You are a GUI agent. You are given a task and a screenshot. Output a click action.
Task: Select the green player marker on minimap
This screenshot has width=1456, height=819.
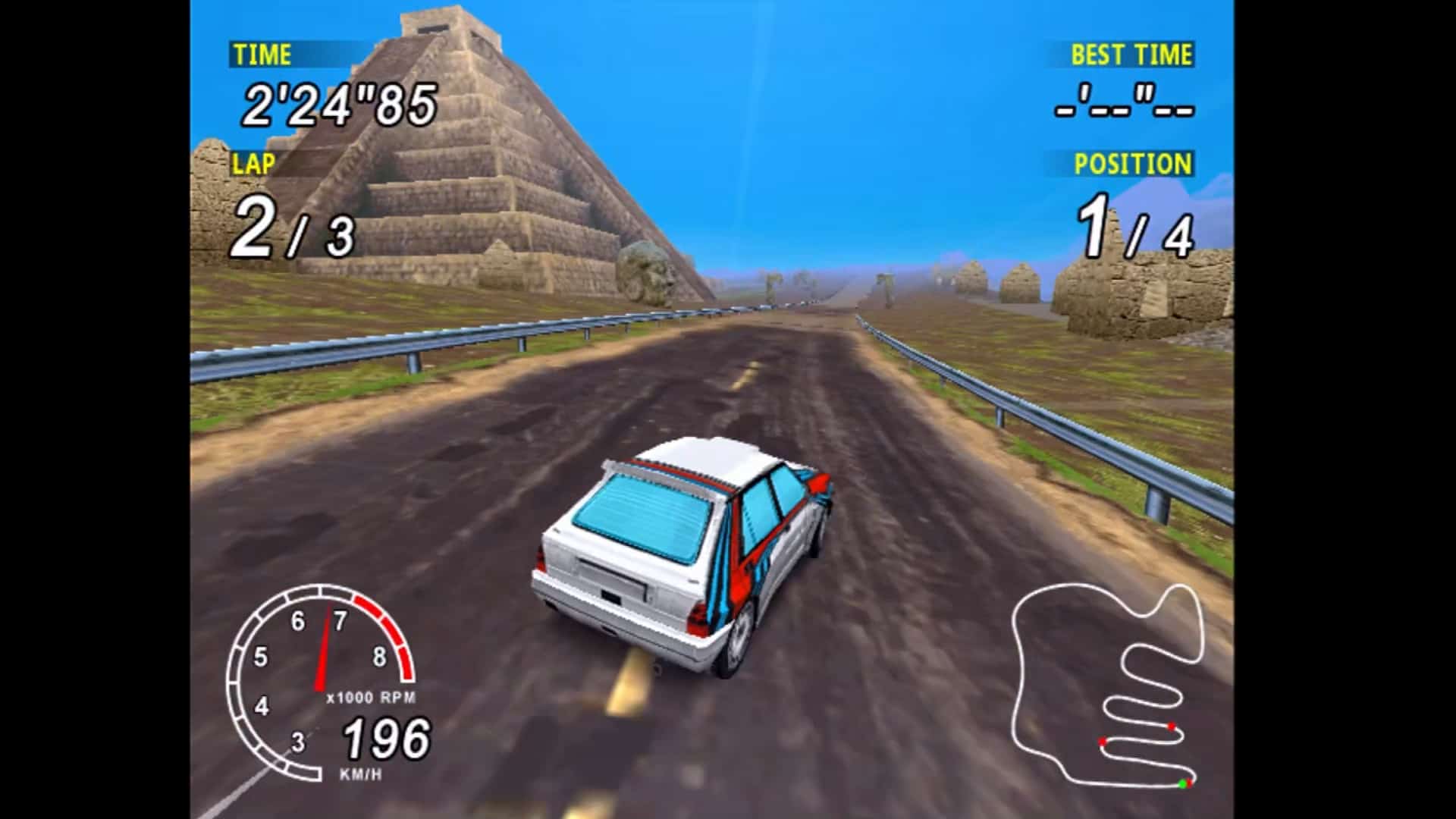[1182, 783]
